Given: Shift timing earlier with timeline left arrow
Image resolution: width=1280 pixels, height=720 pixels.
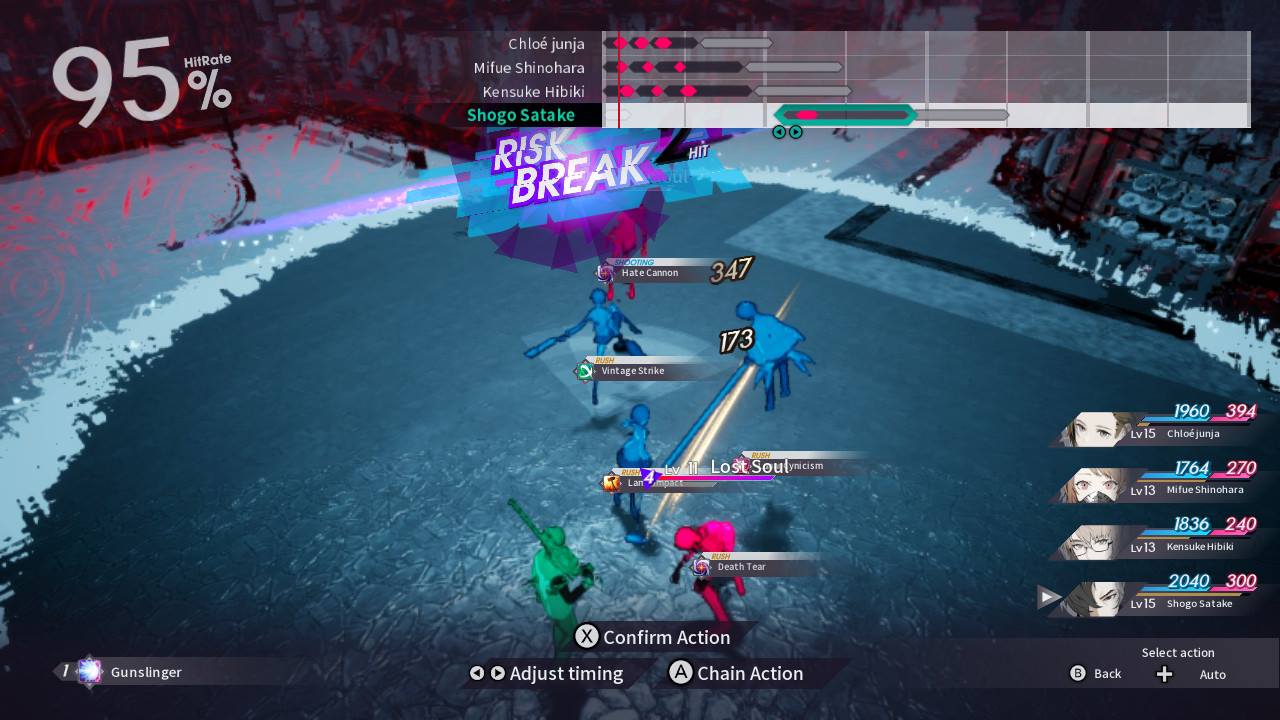Looking at the screenshot, I should click(779, 132).
